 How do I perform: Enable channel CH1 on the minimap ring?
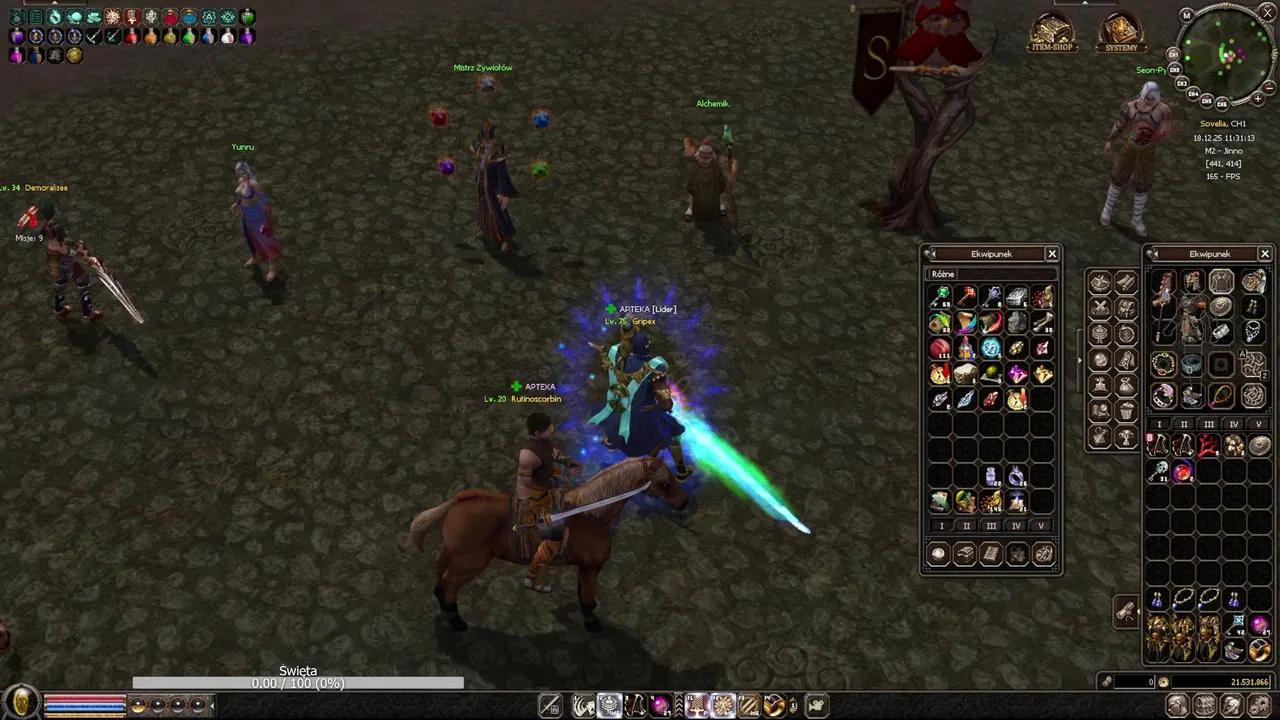1175,53
